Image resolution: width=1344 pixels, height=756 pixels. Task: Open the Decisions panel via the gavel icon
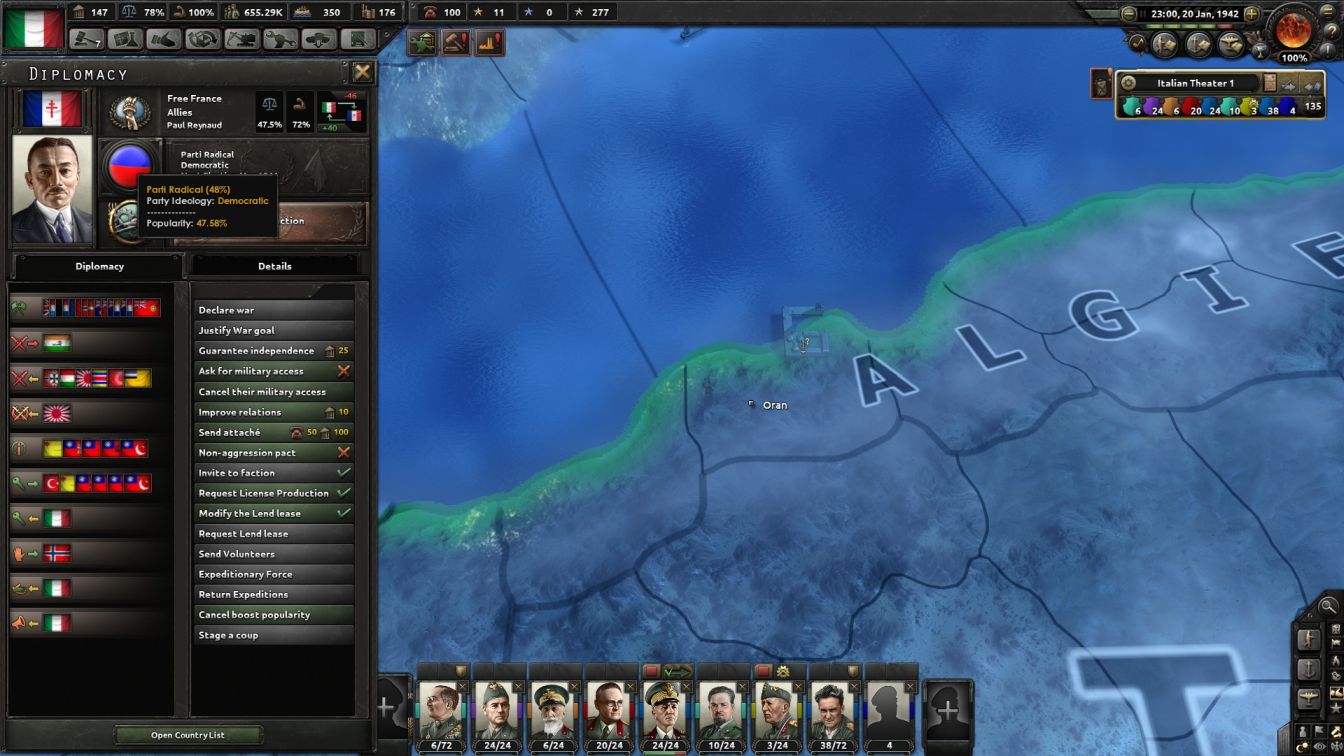point(86,37)
